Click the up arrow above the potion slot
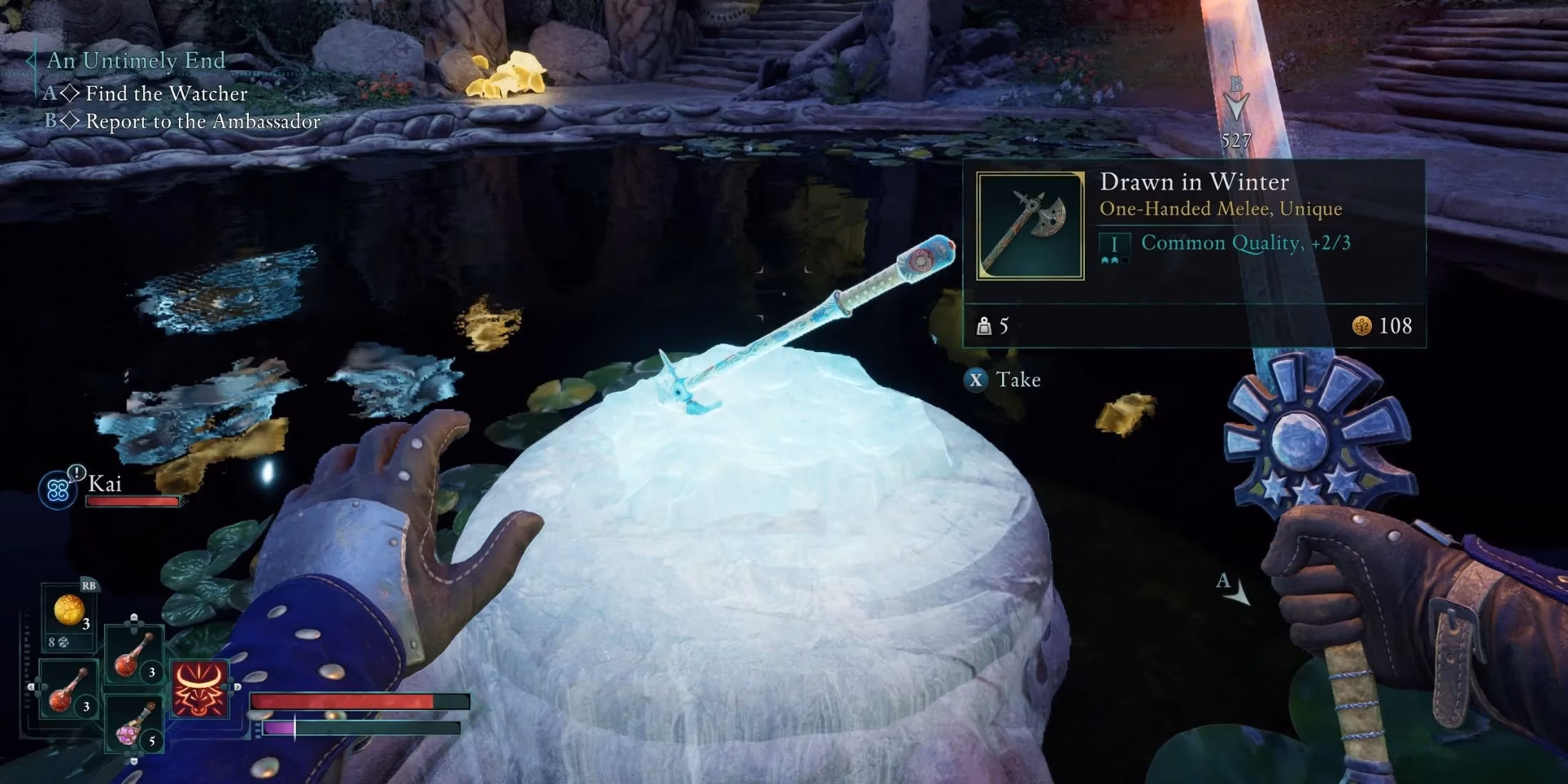This screenshot has width=1568, height=784. click(x=133, y=617)
